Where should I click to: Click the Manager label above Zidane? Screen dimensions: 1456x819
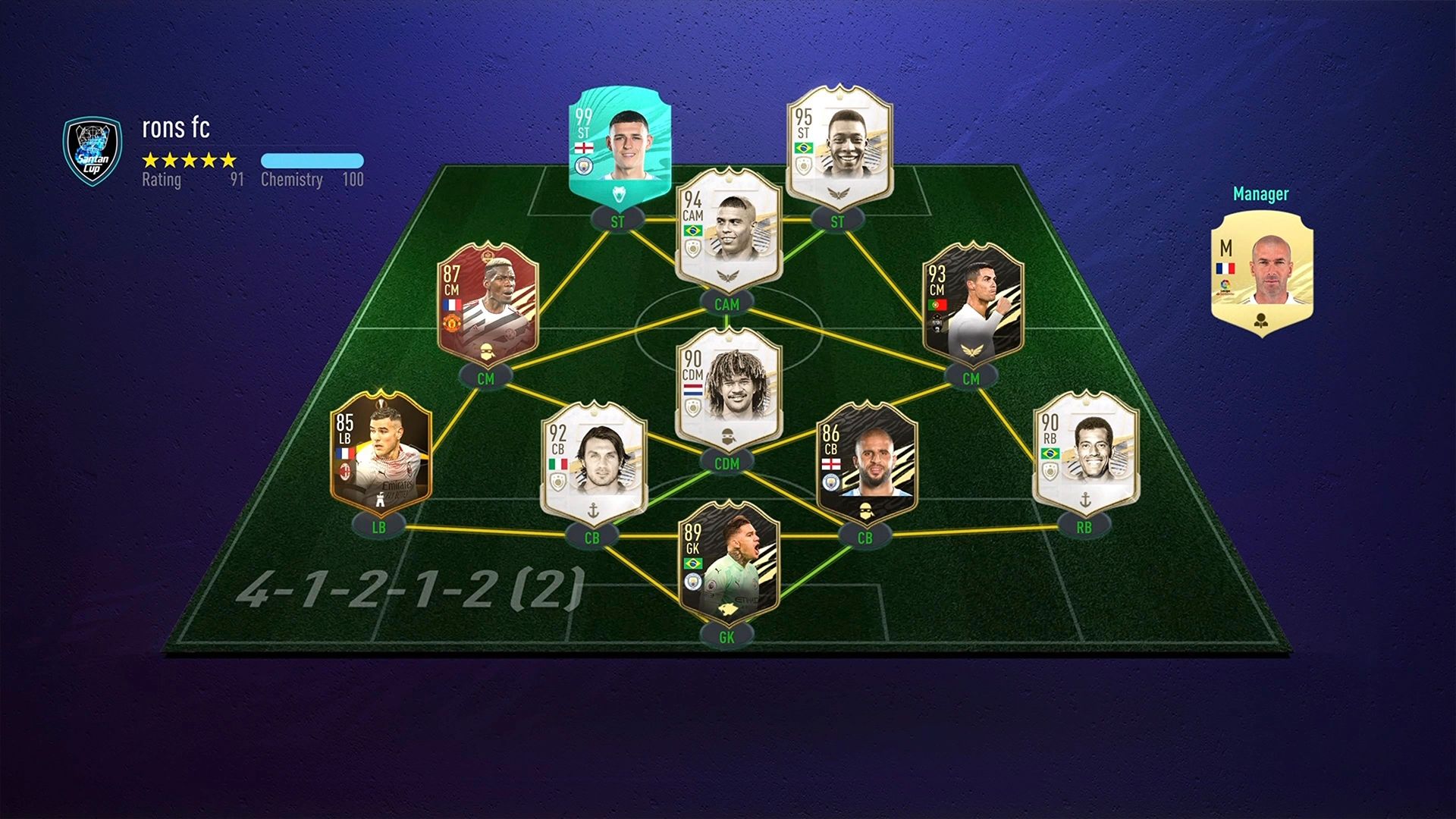point(1261,194)
